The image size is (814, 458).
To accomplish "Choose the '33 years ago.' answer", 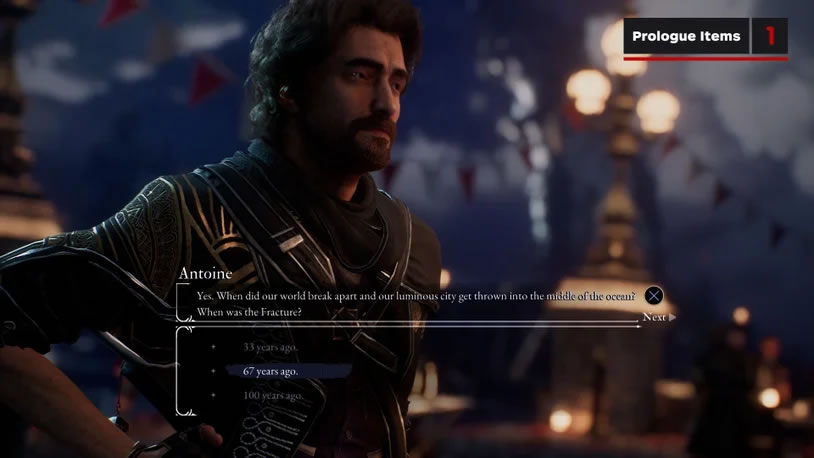I will click(270, 347).
